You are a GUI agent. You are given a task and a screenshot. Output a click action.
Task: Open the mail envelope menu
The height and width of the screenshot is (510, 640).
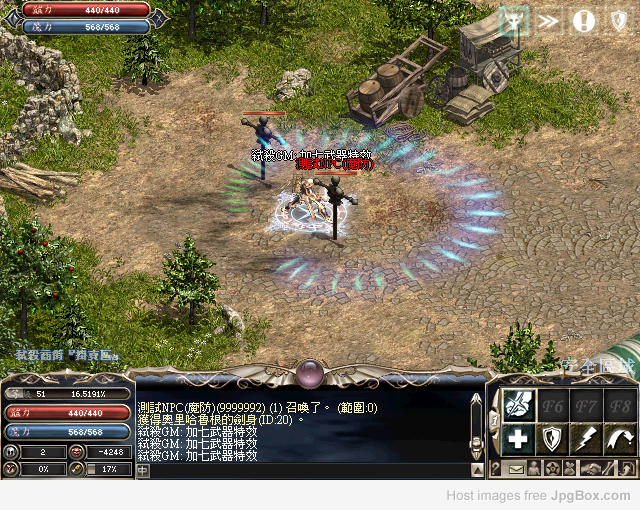tap(516, 468)
